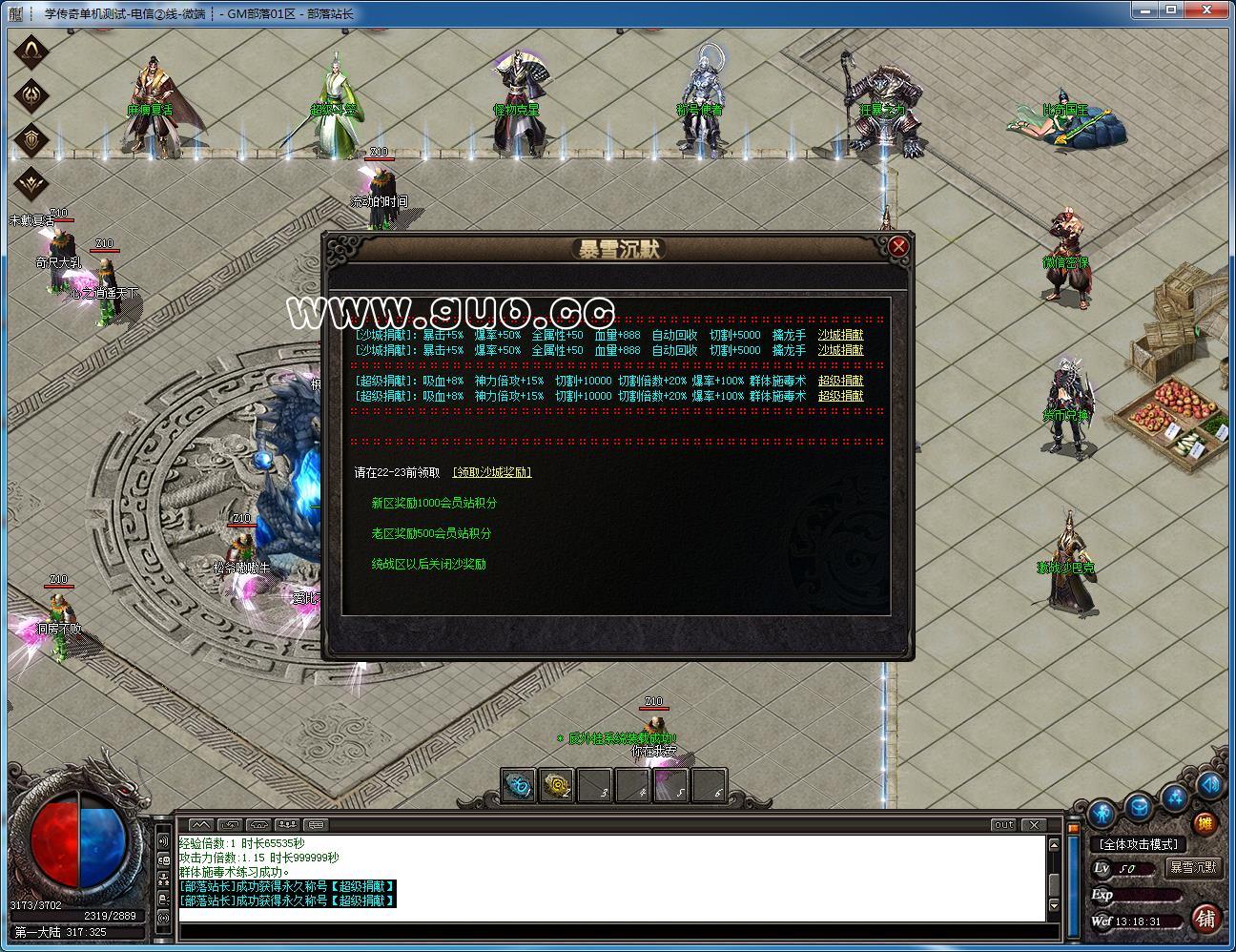1236x952 pixels.
Task: Toggle the blue speaker sound icon
Action: click(x=1210, y=785)
